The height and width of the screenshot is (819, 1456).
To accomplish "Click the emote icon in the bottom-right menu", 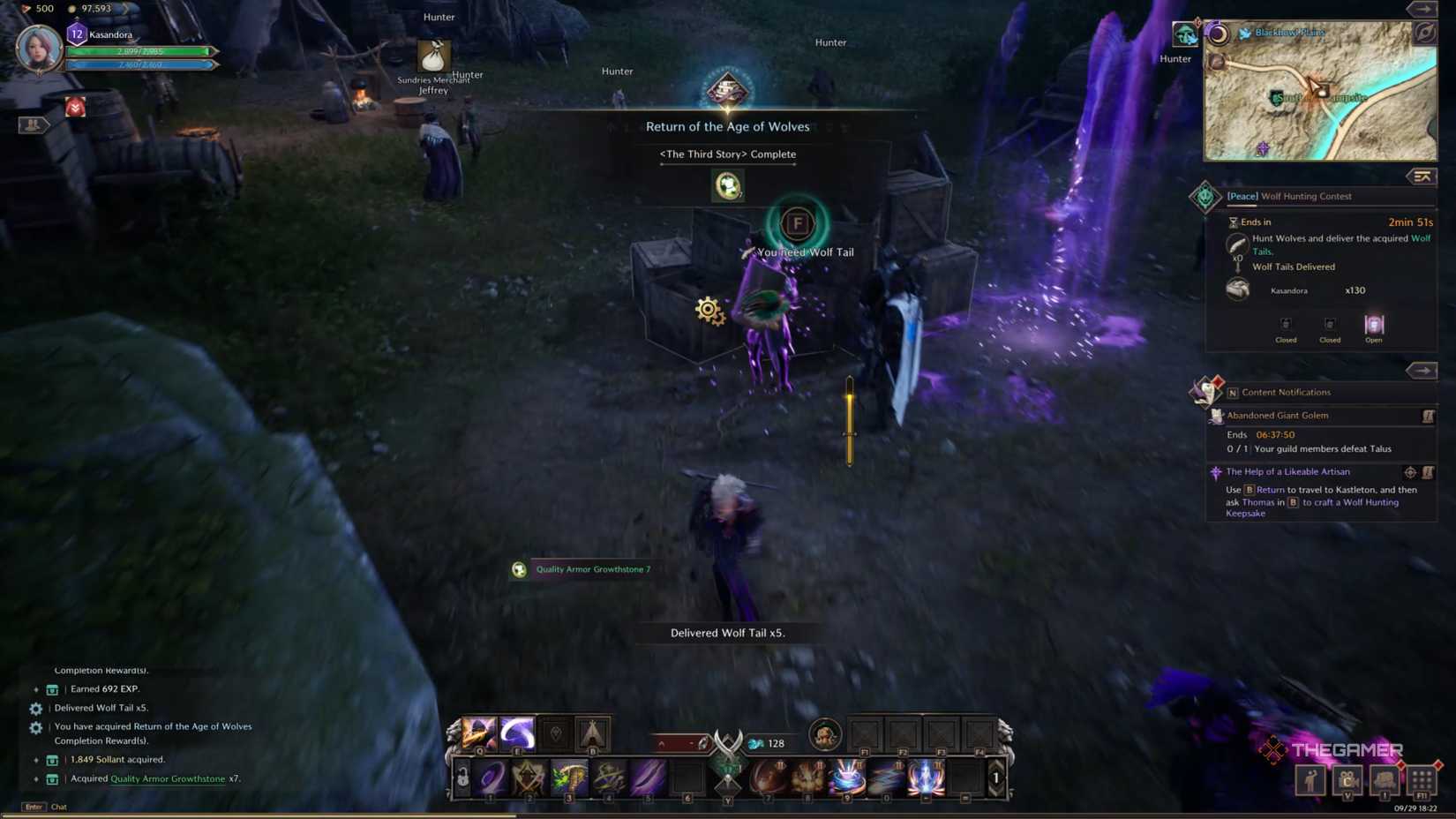I will [x=1310, y=780].
